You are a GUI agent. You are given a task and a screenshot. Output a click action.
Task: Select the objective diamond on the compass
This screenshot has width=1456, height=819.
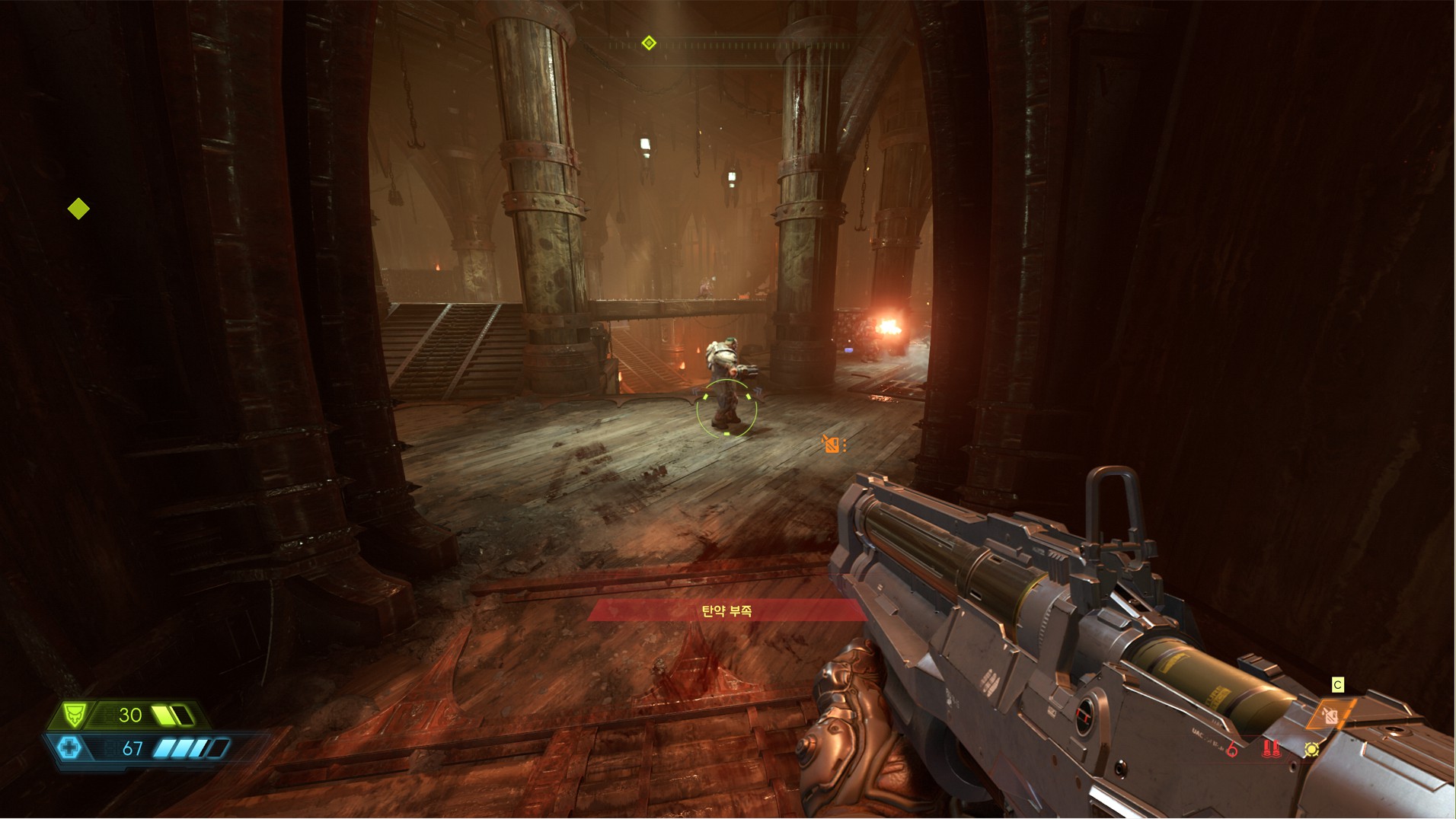pos(649,43)
